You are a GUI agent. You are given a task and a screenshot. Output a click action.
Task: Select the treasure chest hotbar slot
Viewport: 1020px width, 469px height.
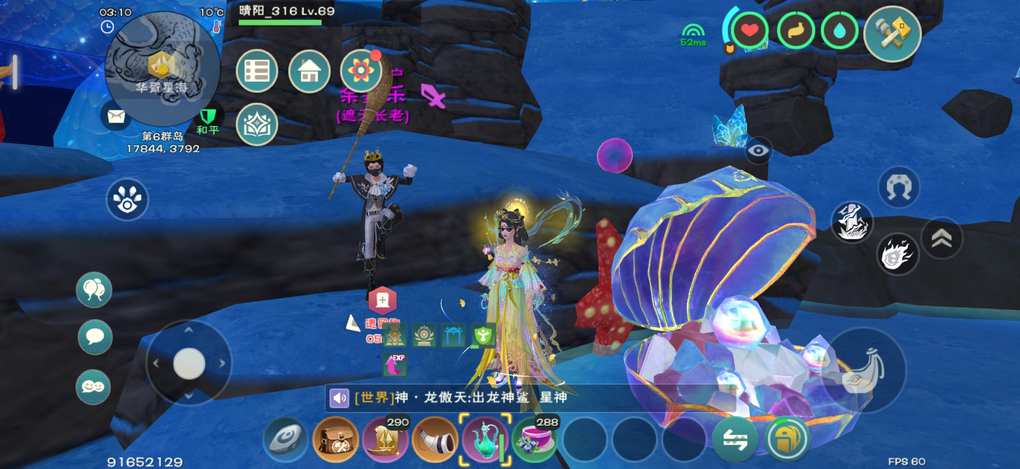tap(335, 440)
